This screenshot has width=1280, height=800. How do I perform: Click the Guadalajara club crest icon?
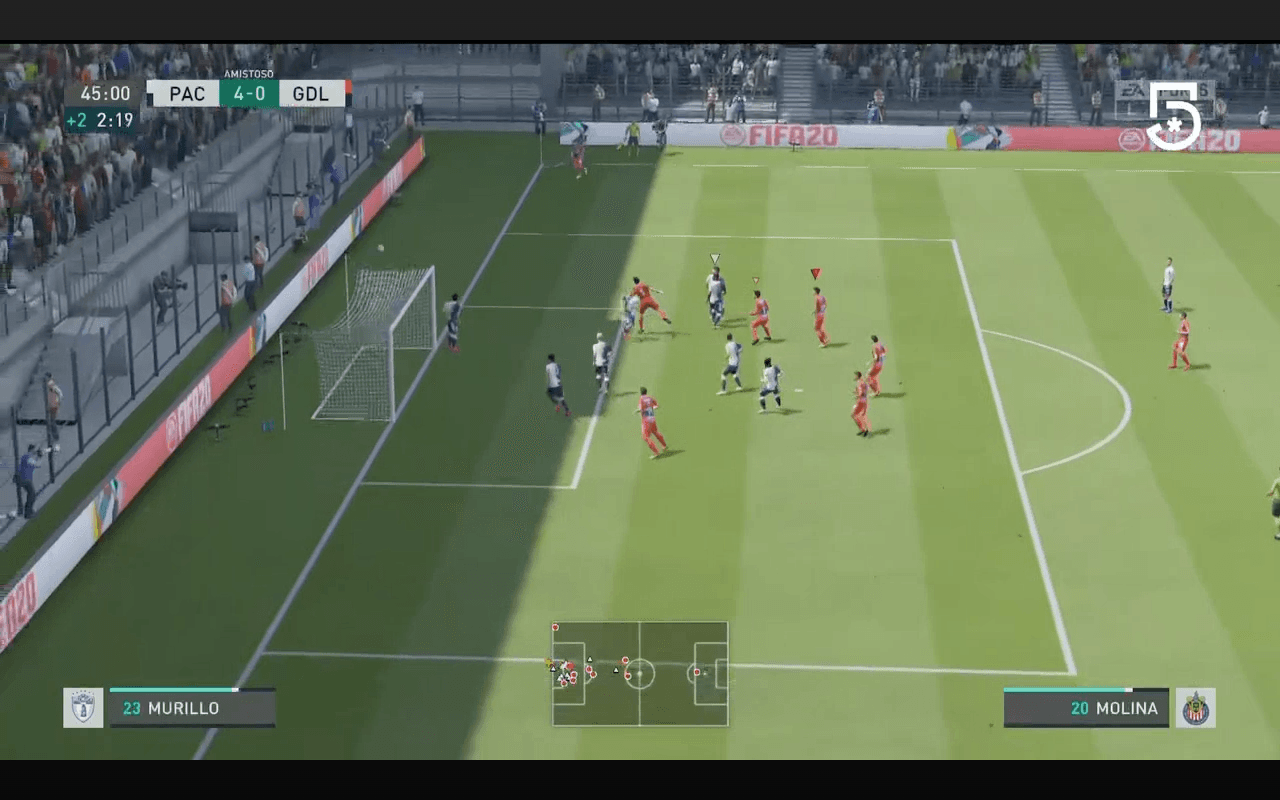1195,708
